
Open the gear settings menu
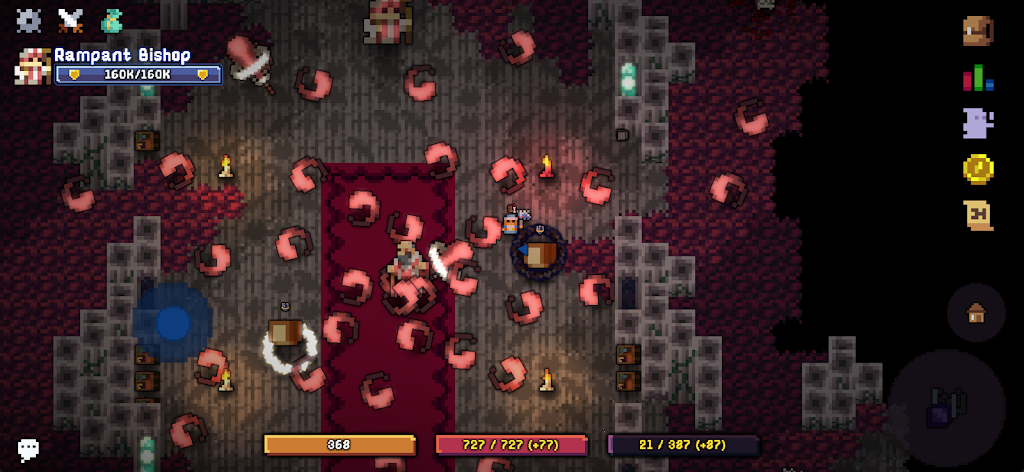[x=29, y=19]
